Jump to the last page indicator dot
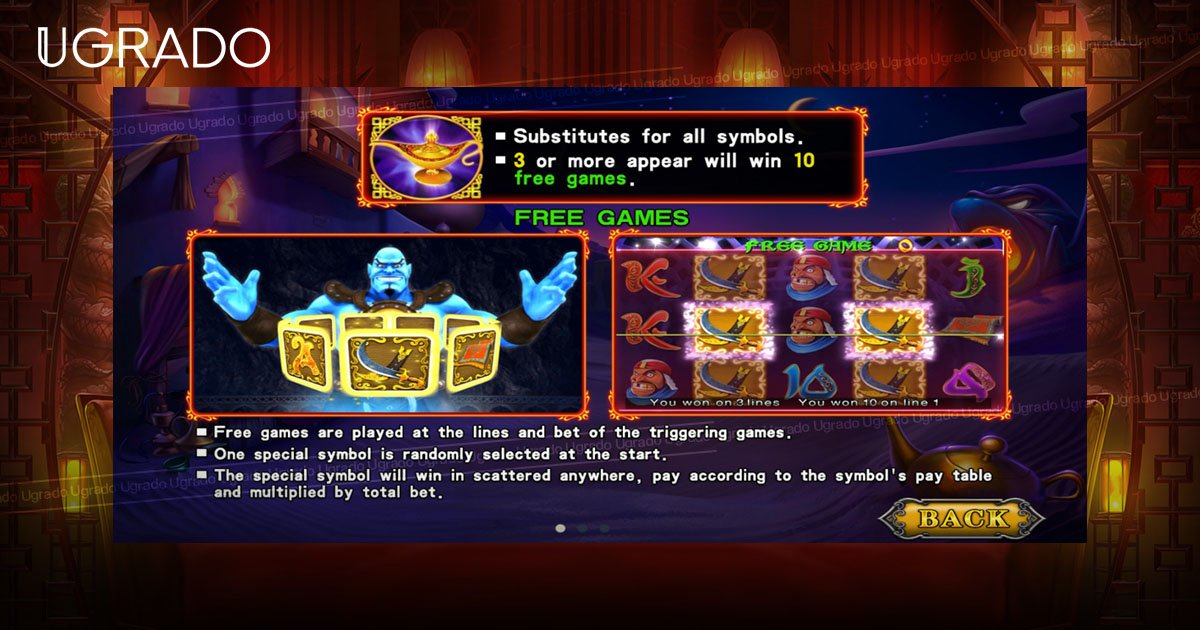This screenshot has height=630, width=1200. tap(605, 528)
